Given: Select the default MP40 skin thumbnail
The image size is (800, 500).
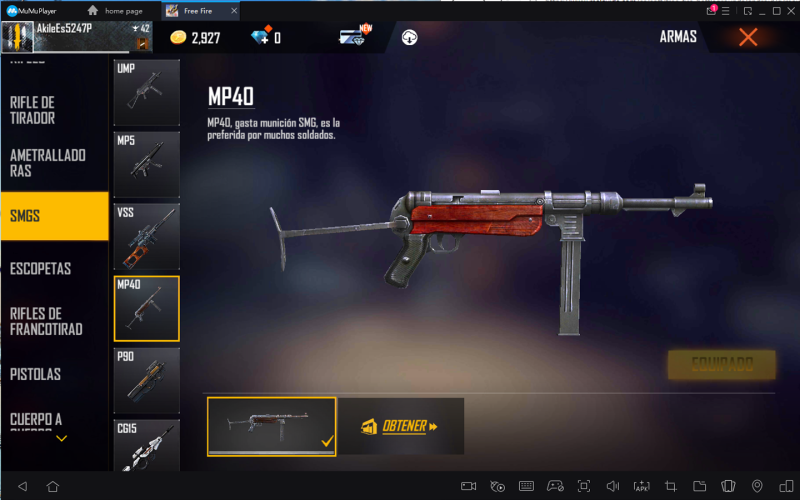Looking at the screenshot, I should (272, 426).
